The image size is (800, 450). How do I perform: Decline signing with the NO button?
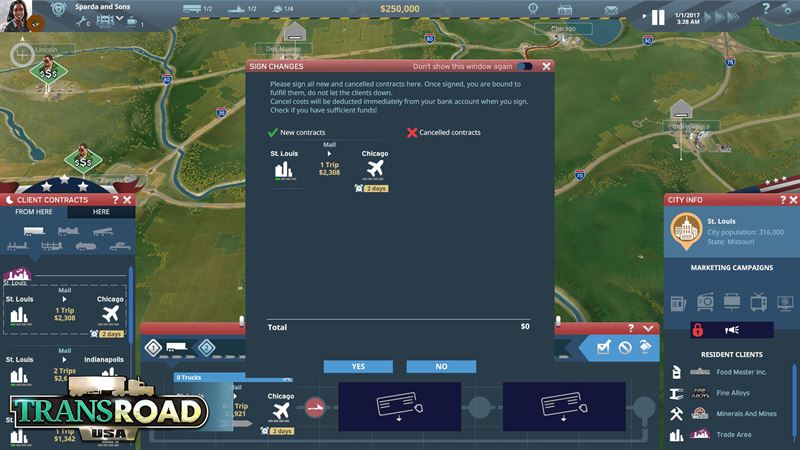point(441,367)
